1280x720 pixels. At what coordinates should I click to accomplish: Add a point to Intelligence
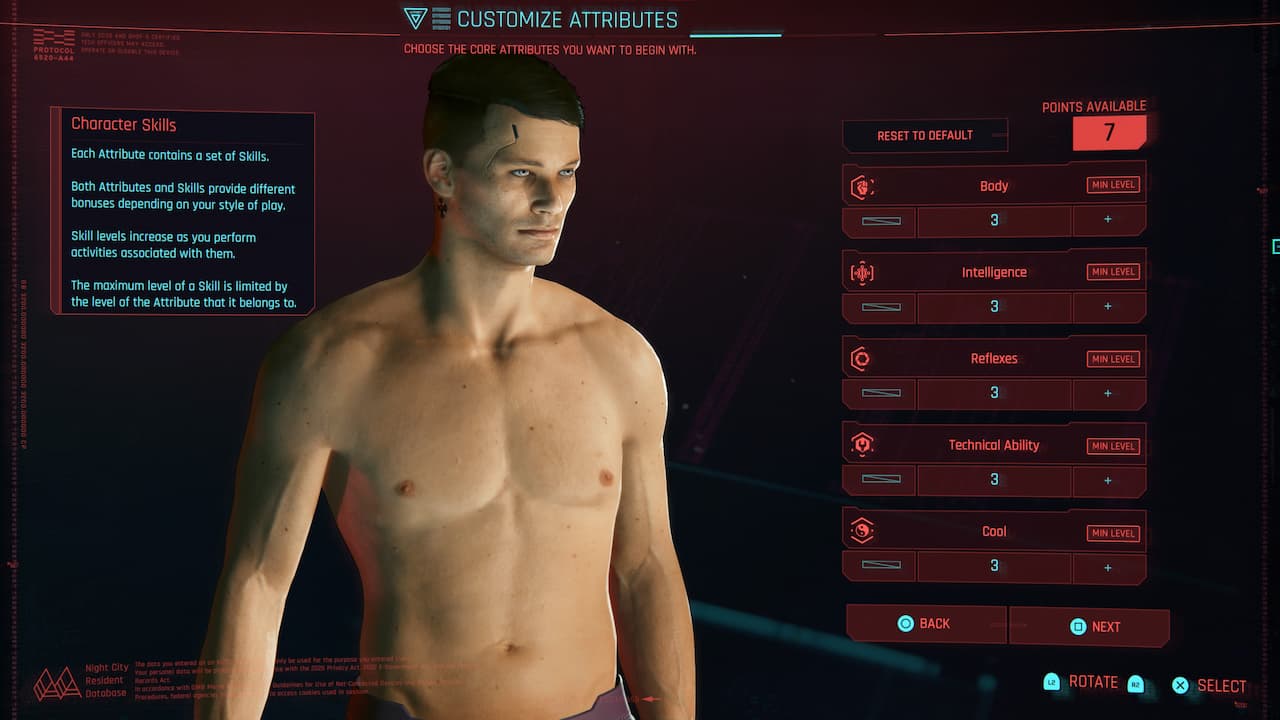1108,307
